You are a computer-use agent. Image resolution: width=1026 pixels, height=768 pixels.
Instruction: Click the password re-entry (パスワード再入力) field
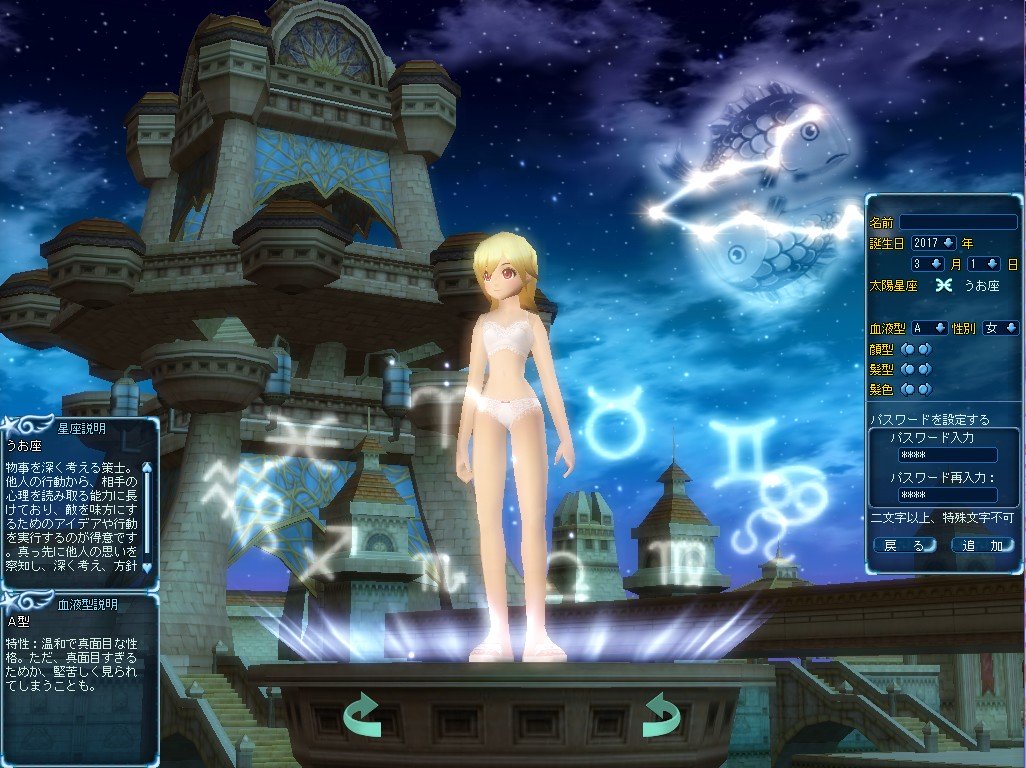[x=947, y=495]
